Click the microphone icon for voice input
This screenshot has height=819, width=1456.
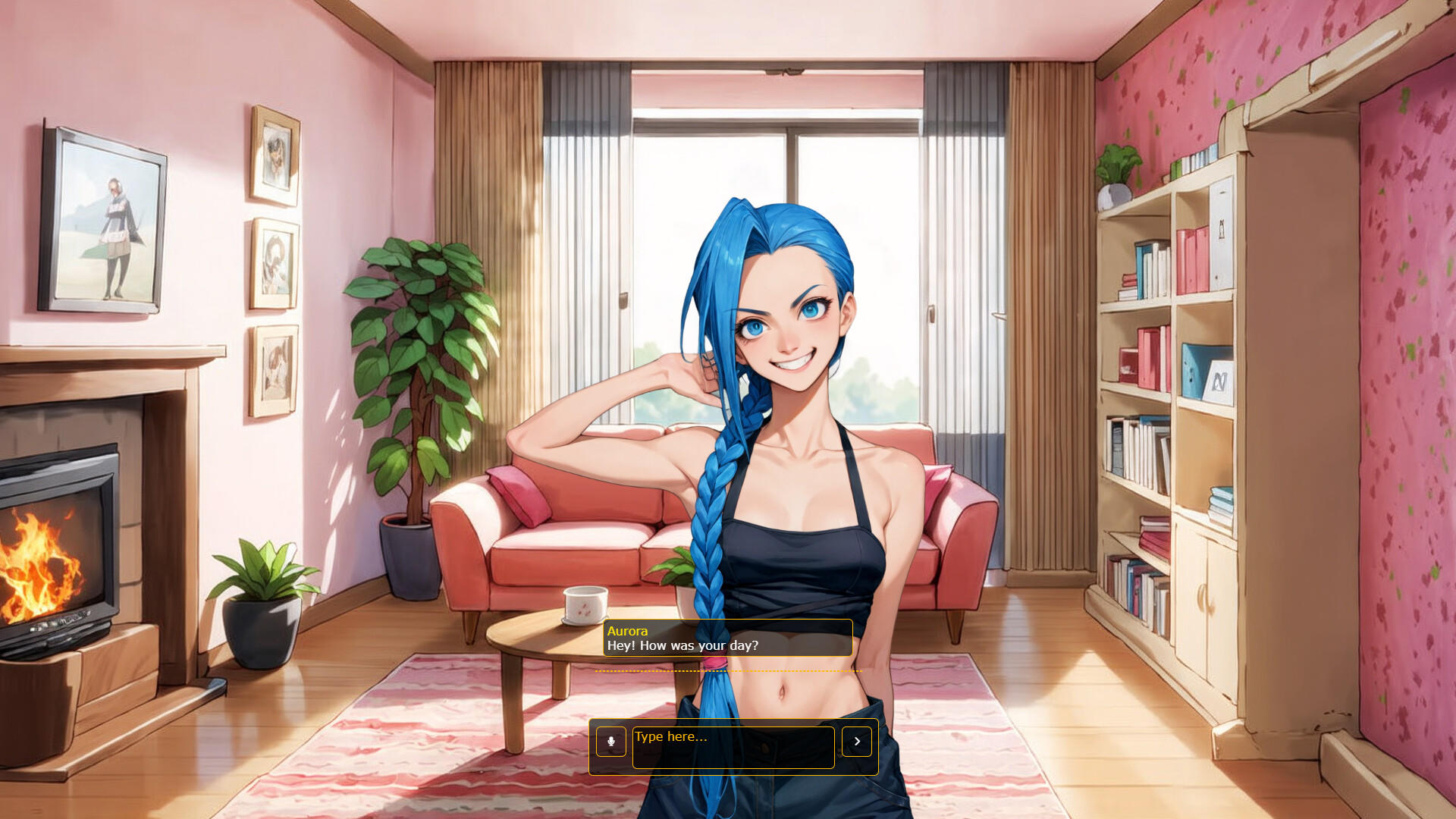612,742
